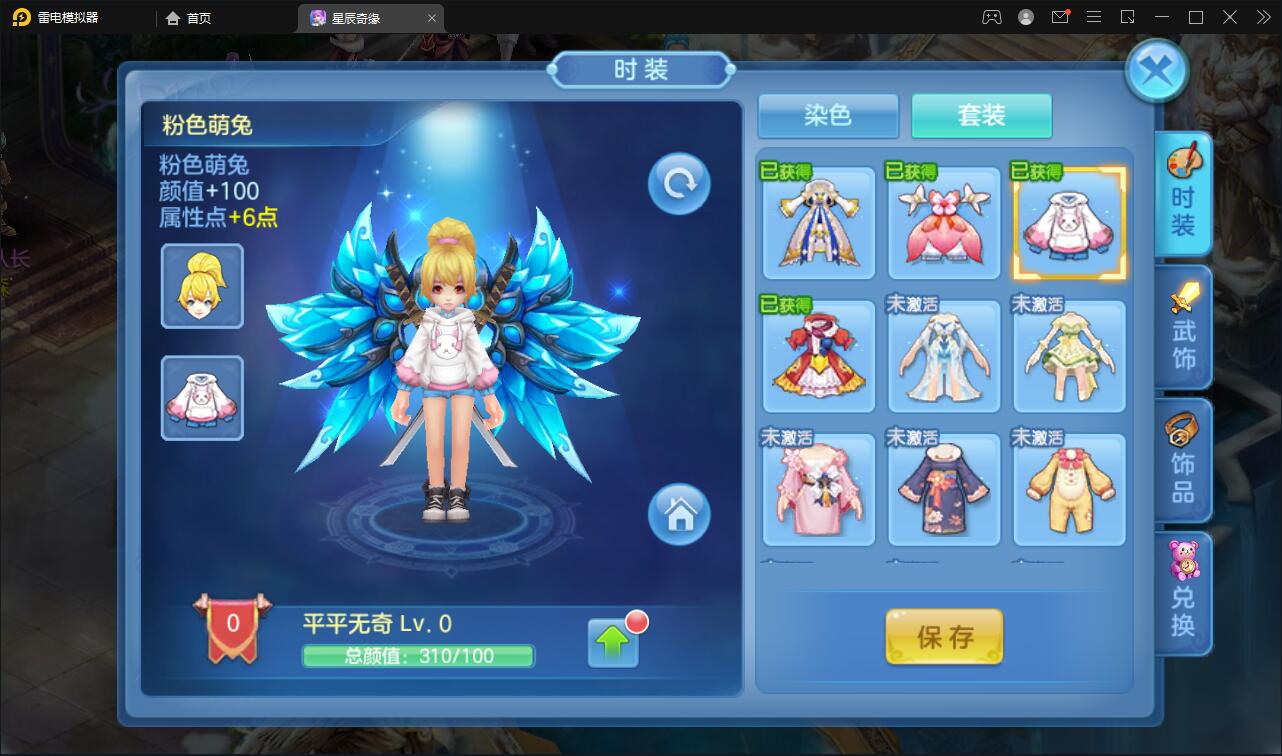The width and height of the screenshot is (1282, 756).
Task: Open the LDPlayer hamburger menu icon
Action: coord(1094,17)
